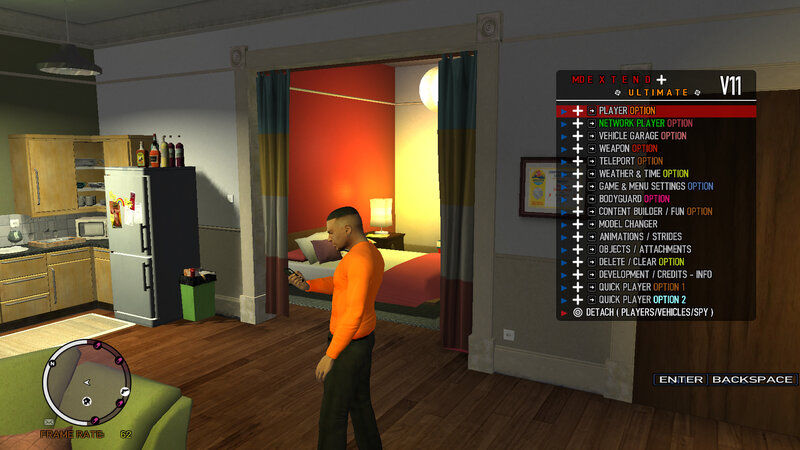Select Quick Player Option 1
The height and width of the screenshot is (450, 800).
[x=641, y=287]
